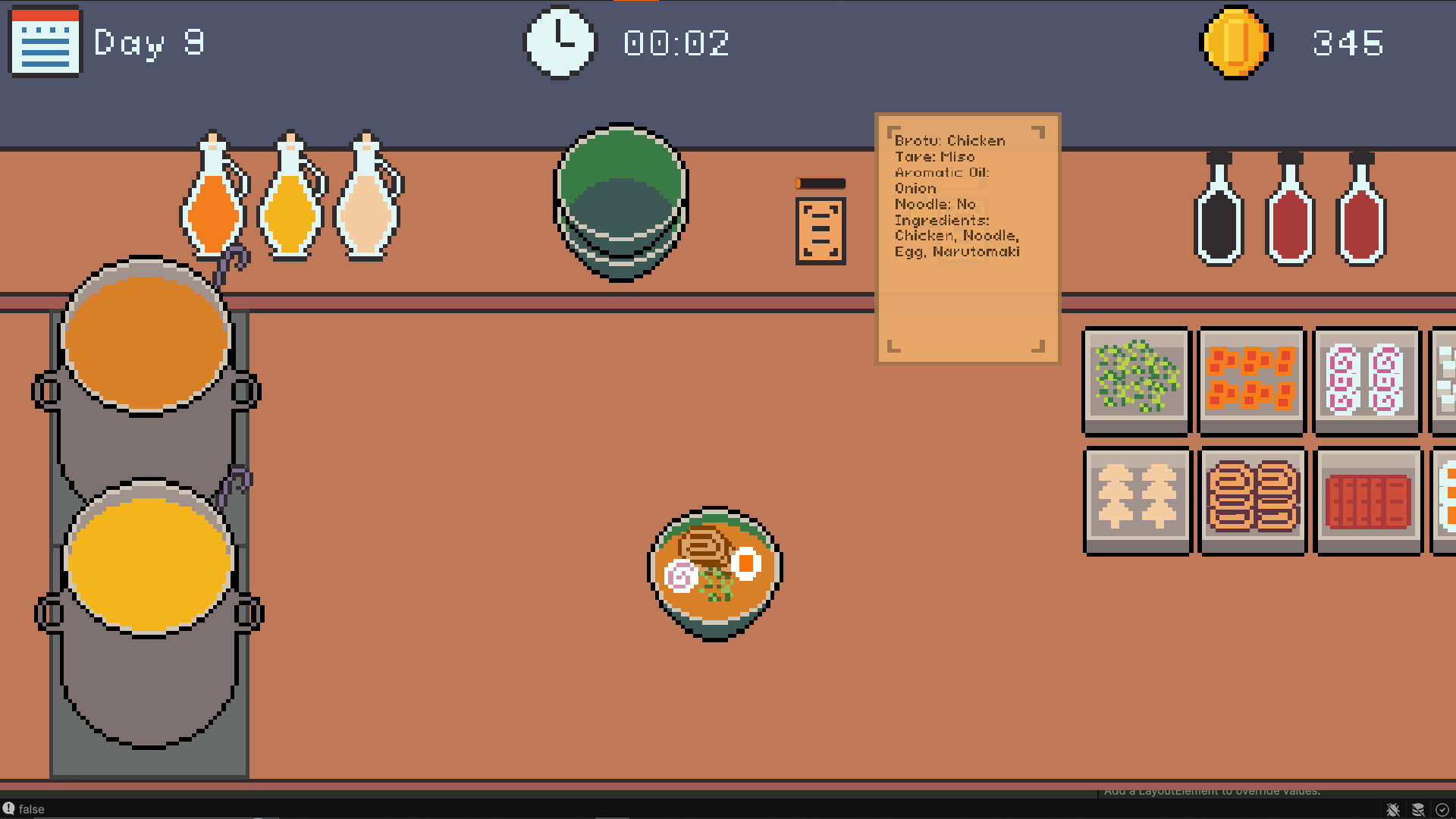Click the coin icon beside 345
The image size is (1456, 819).
coord(1235,42)
